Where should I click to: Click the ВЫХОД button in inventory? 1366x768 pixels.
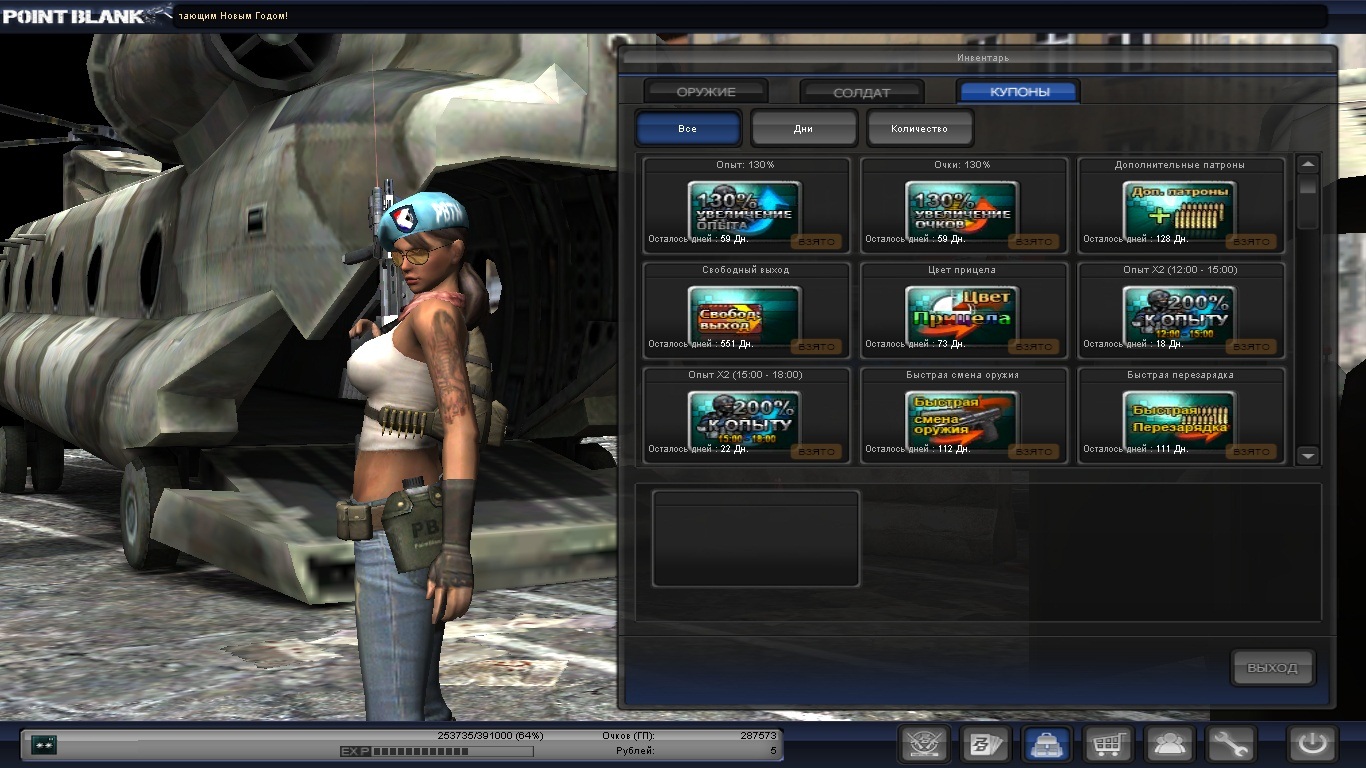(1272, 668)
